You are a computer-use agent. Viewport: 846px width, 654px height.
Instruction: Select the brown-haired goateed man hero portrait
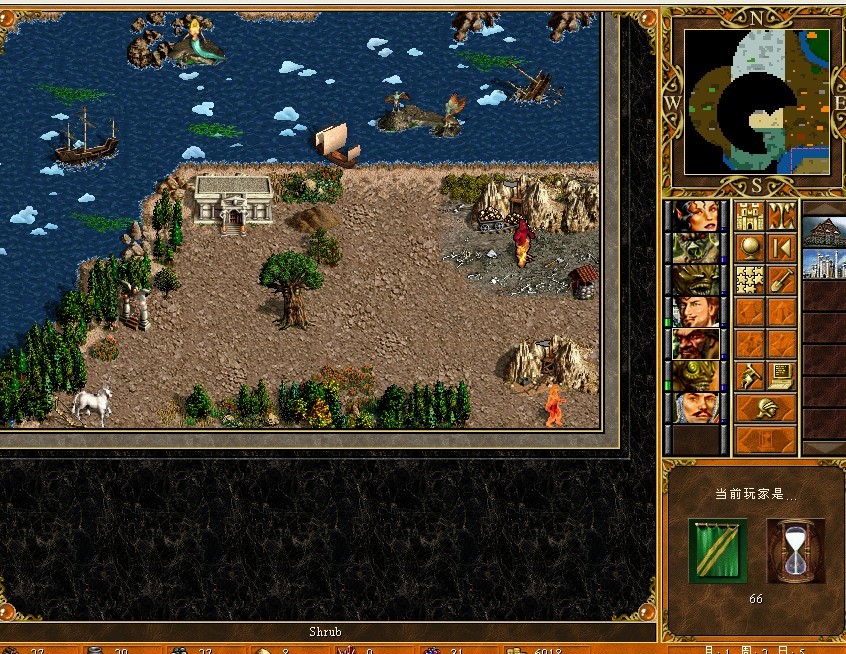[x=696, y=311]
